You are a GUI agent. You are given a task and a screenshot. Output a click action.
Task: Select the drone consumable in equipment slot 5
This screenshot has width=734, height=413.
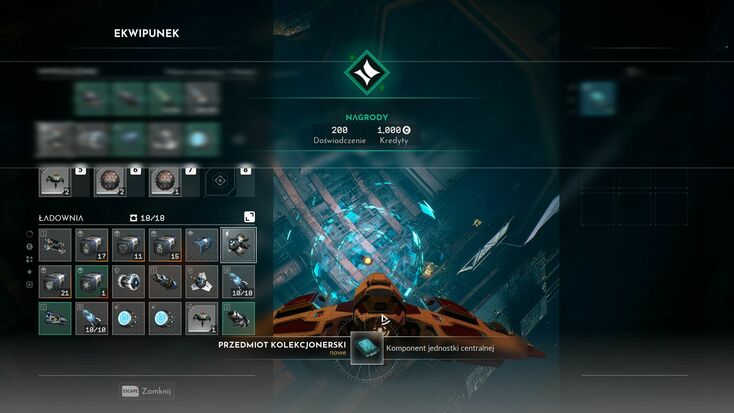click(x=55, y=181)
